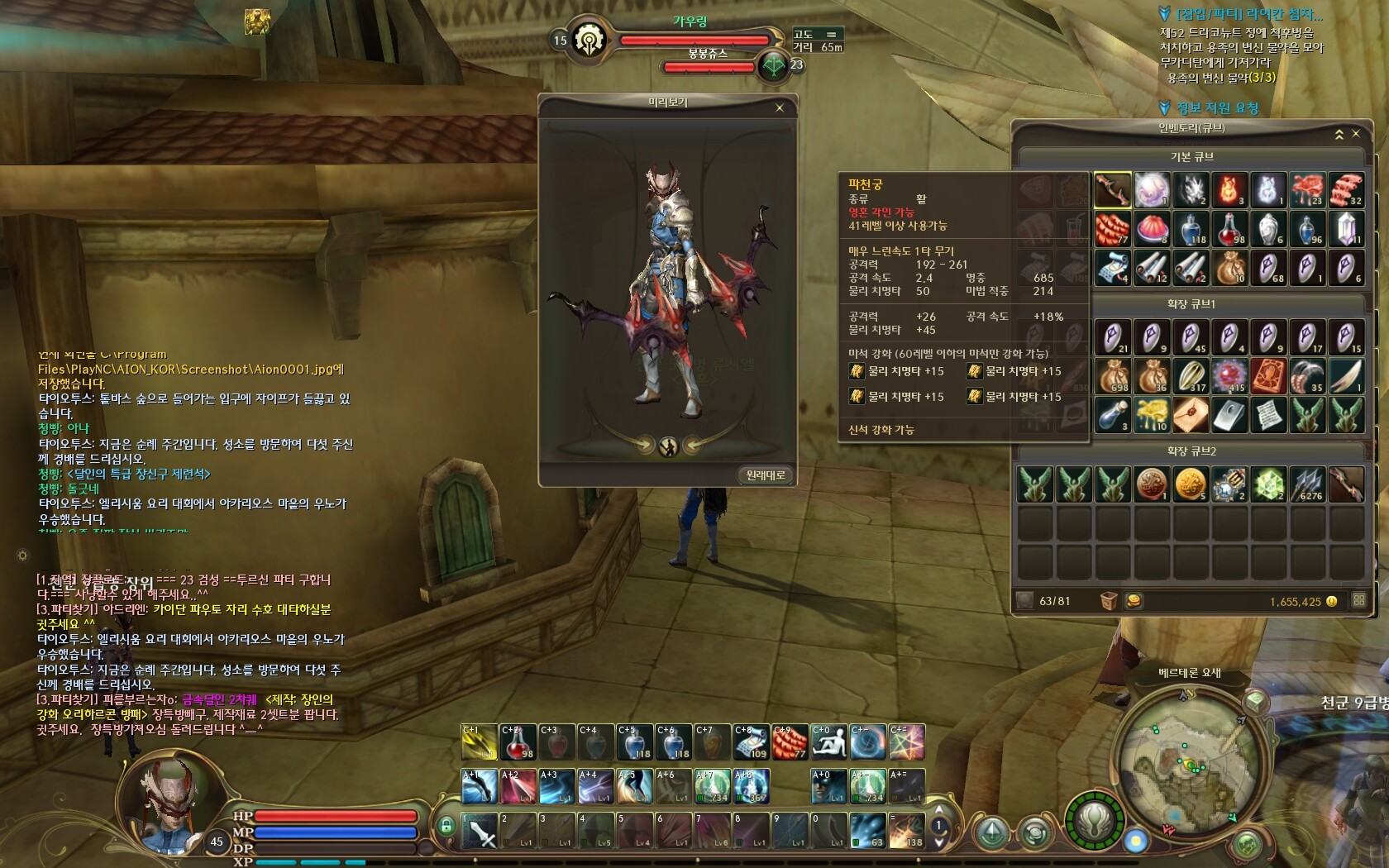Open the inventory trash bin
The width and height of the screenshot is (1389, 868).
[1109, 601]
